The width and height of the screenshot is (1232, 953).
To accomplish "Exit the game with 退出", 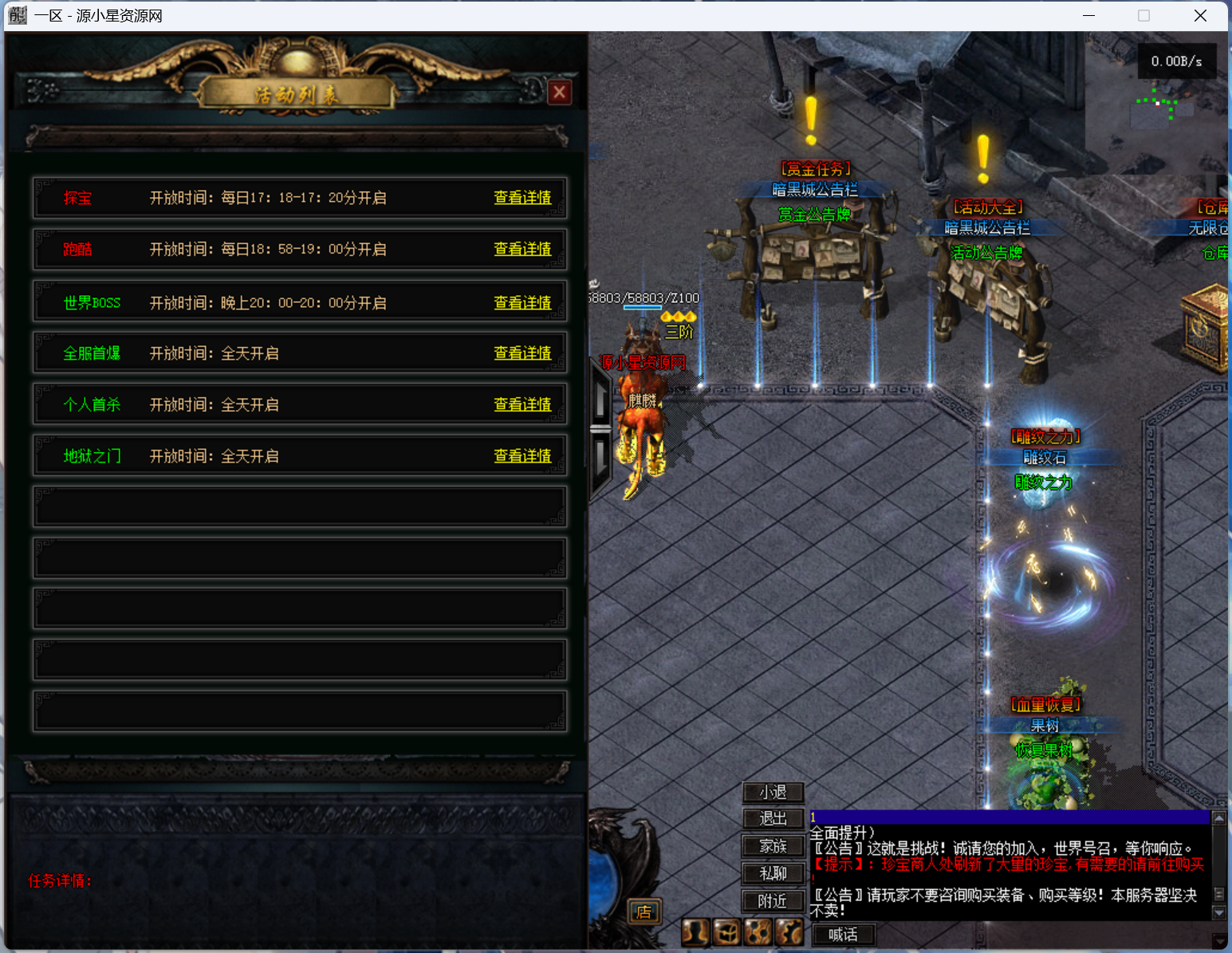I will [773, 819].
